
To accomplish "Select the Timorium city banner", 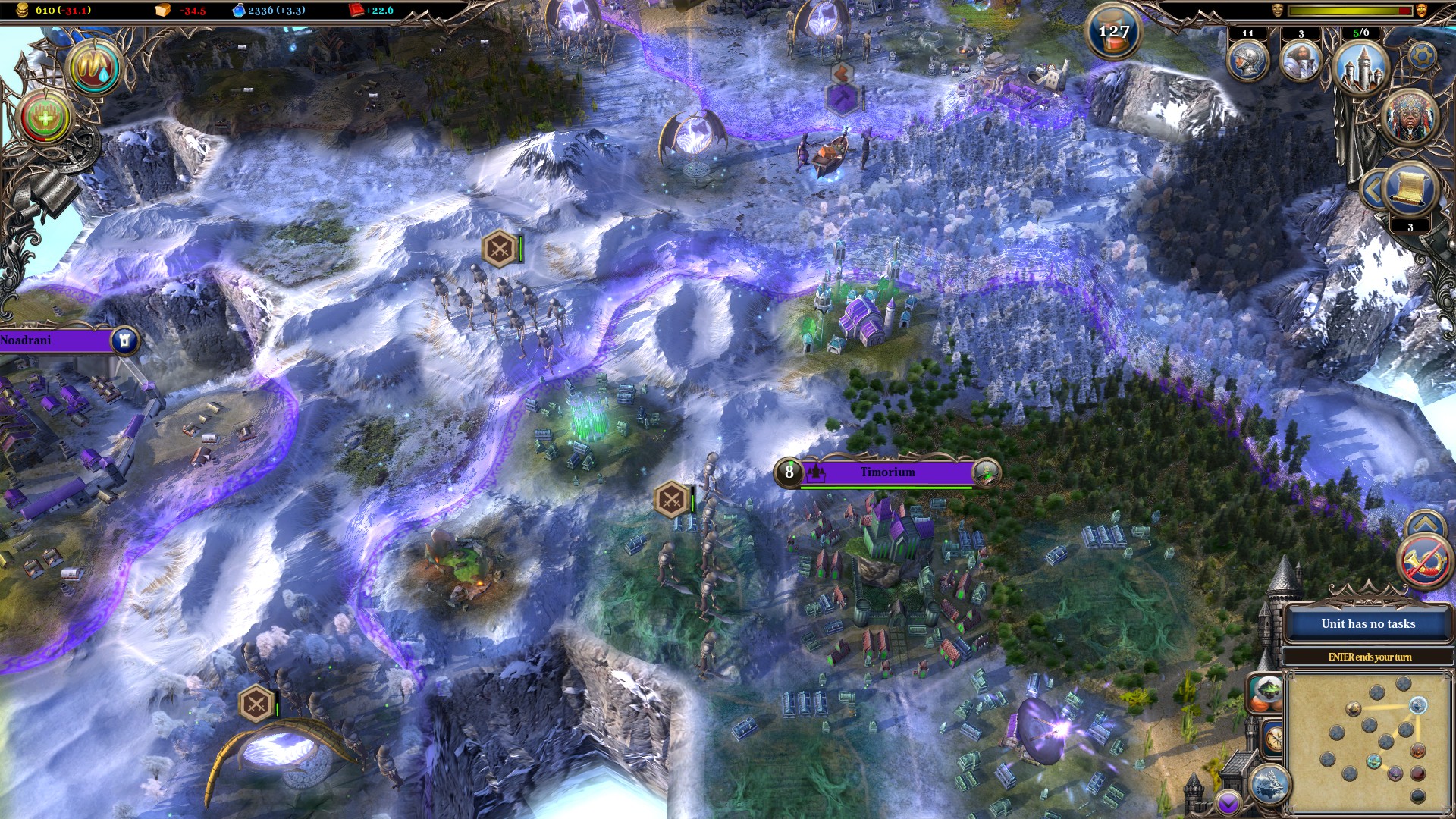I will click(887, 472).
